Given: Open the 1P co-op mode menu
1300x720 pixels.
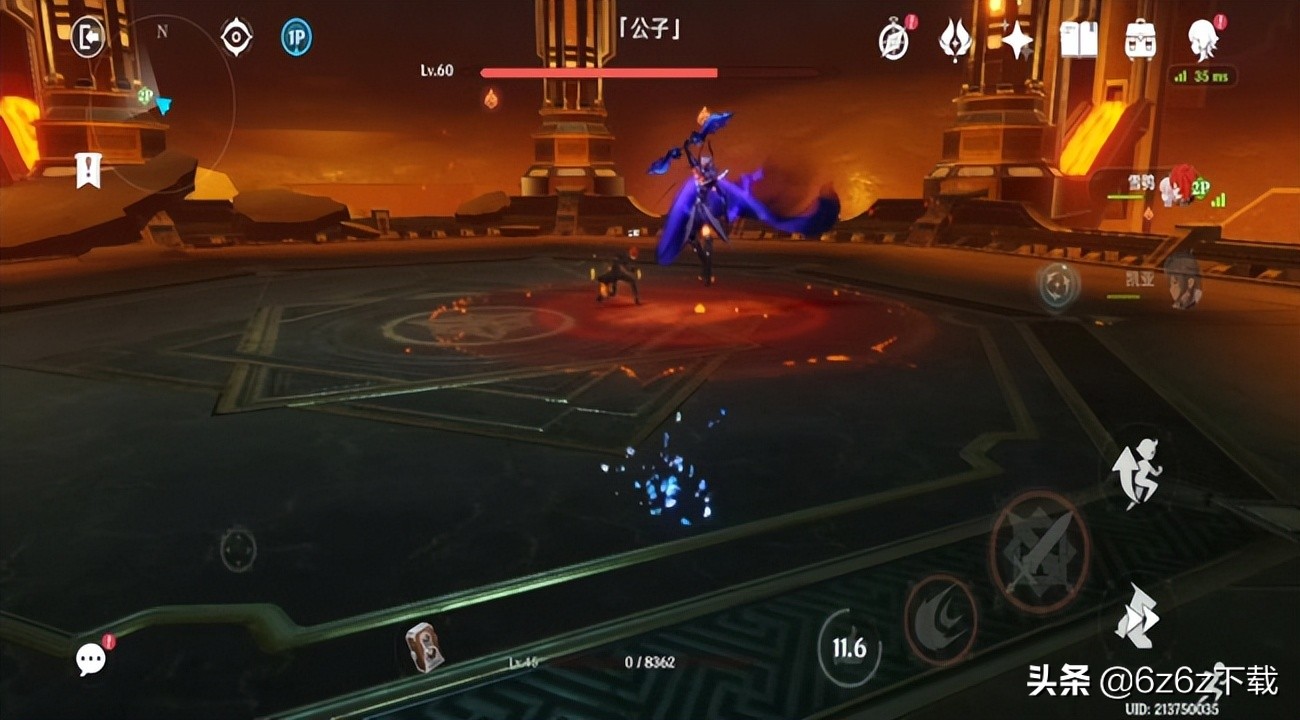Looking at the screenshot, I should click(296, 38).
